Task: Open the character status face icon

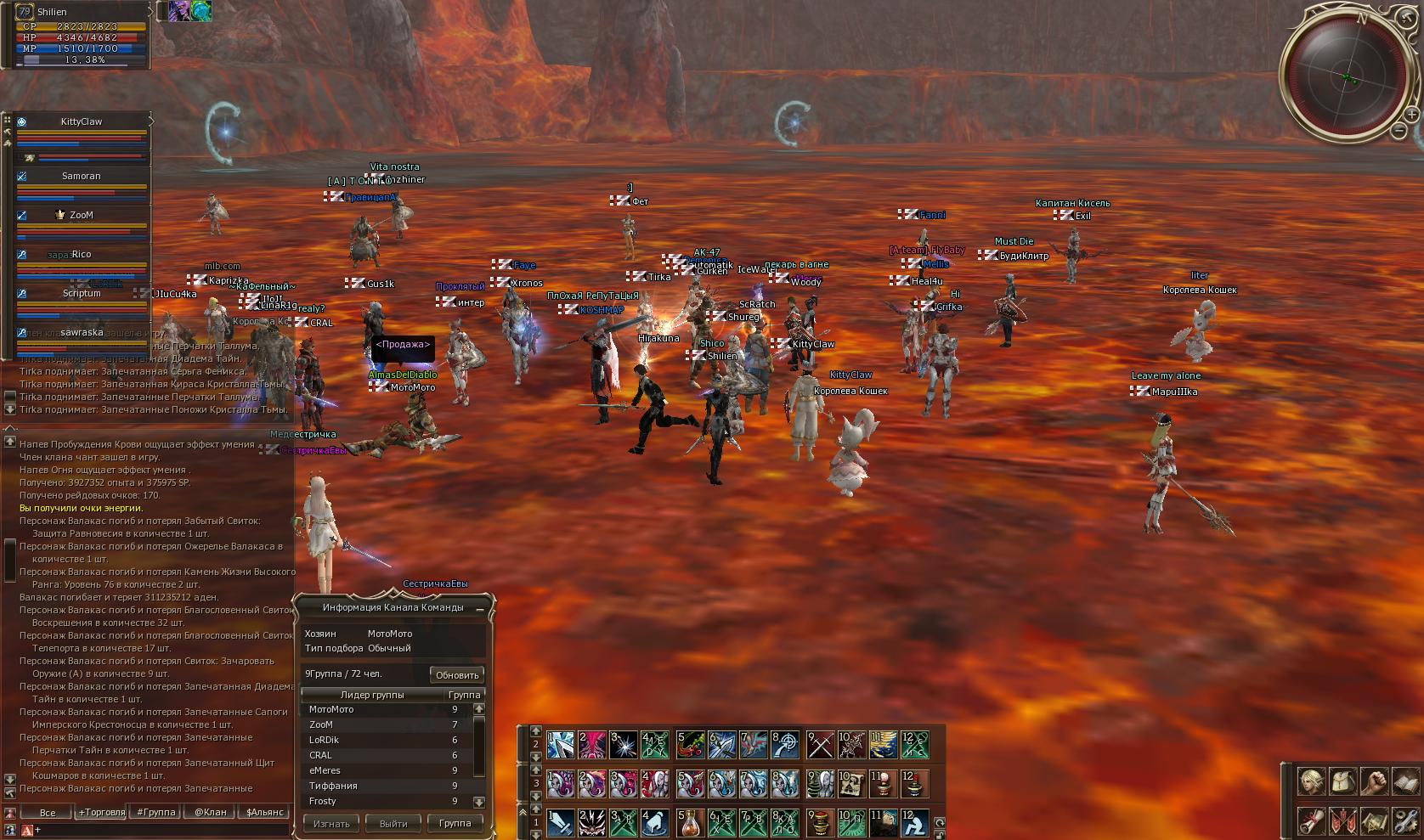Action: (1311, 781)
